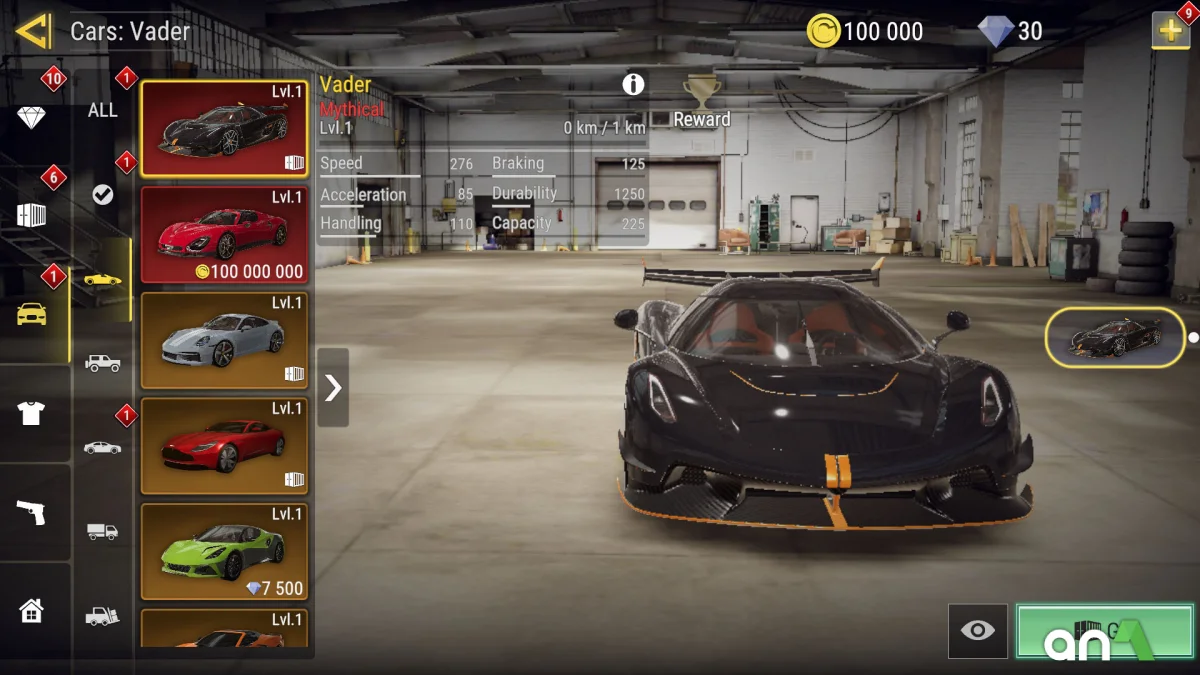Select the red car priced 100 000 000
Screen dimensions: 1200x675
click(224, 235)
